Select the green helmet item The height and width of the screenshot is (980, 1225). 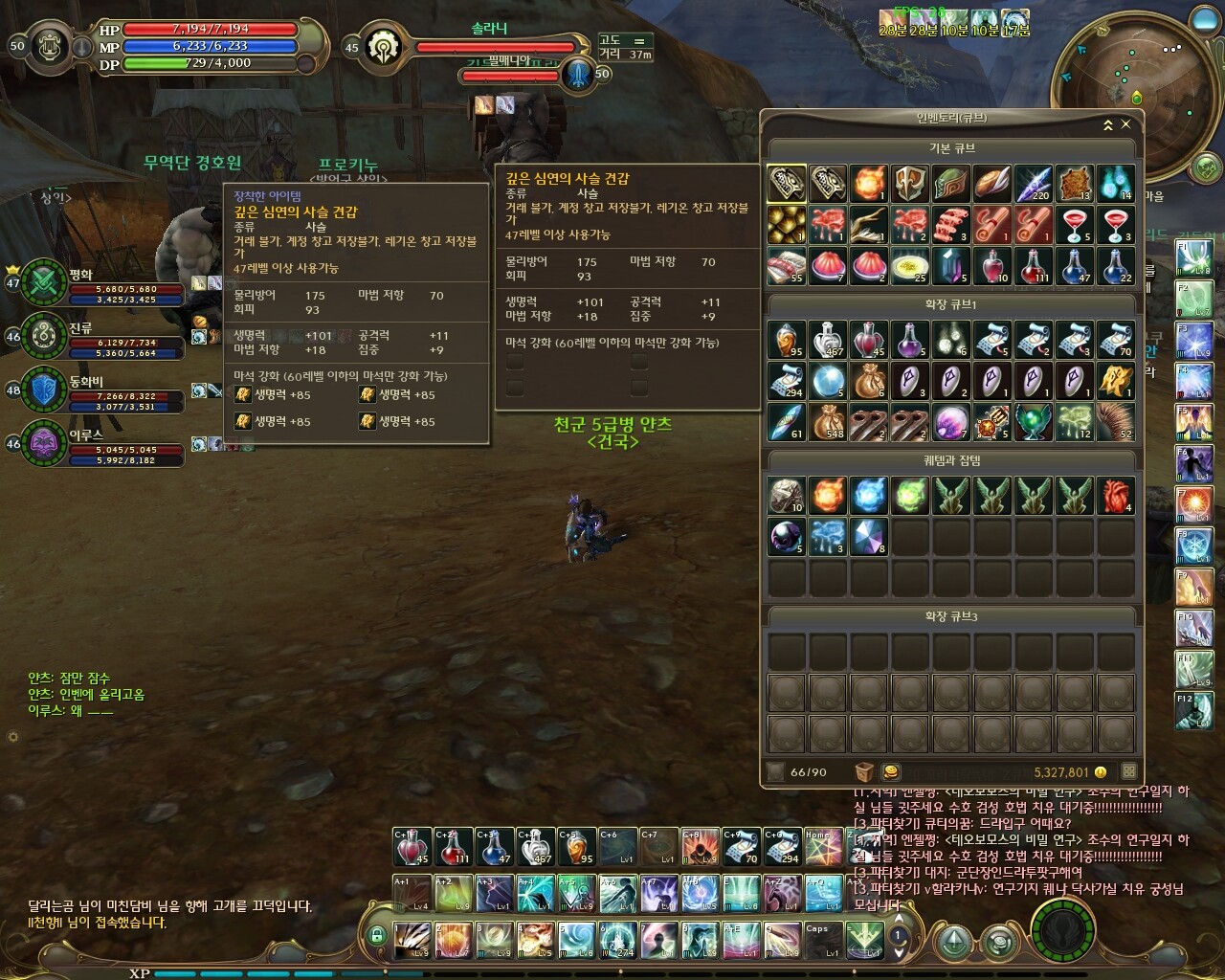[x=951, y=183]
